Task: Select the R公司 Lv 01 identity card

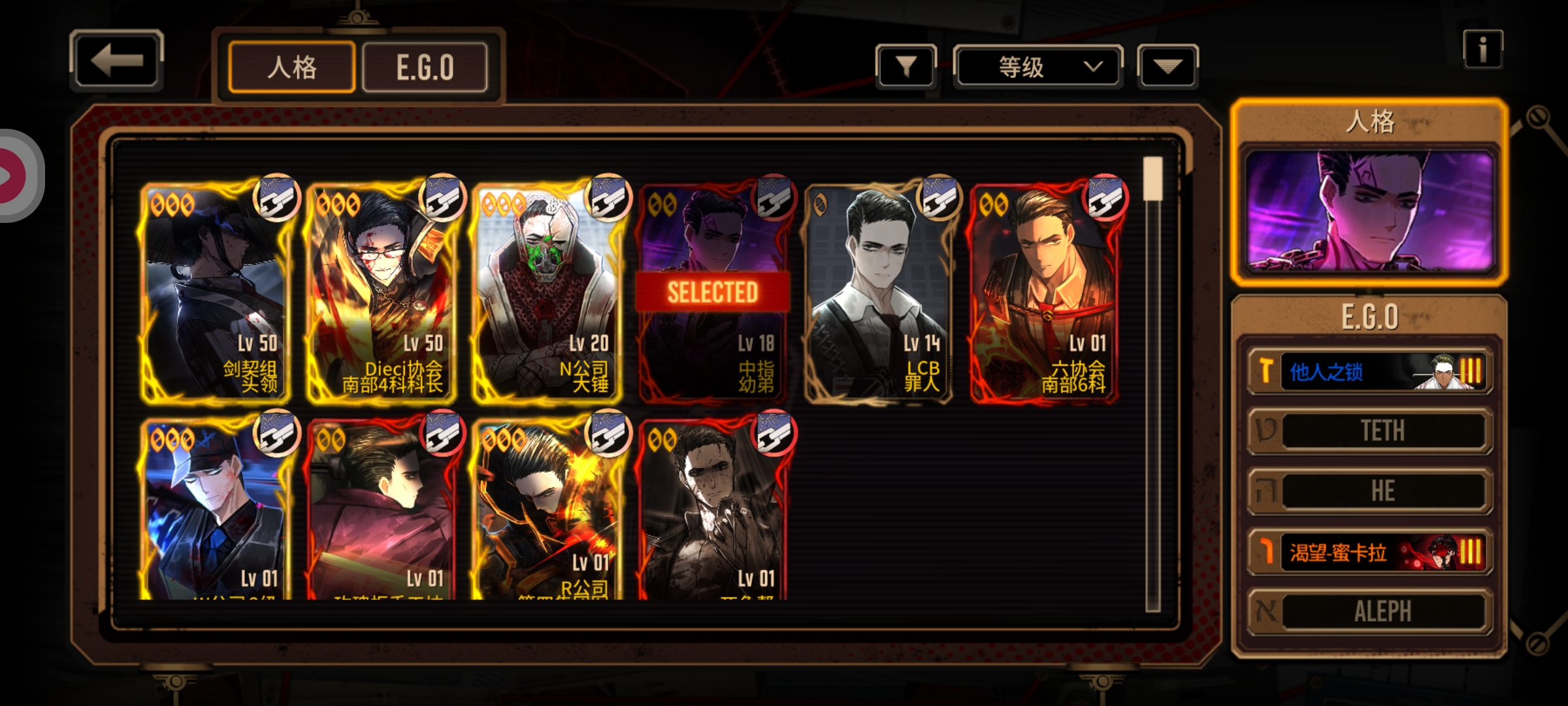Action: pyautogui.click(x=547, y=510)
